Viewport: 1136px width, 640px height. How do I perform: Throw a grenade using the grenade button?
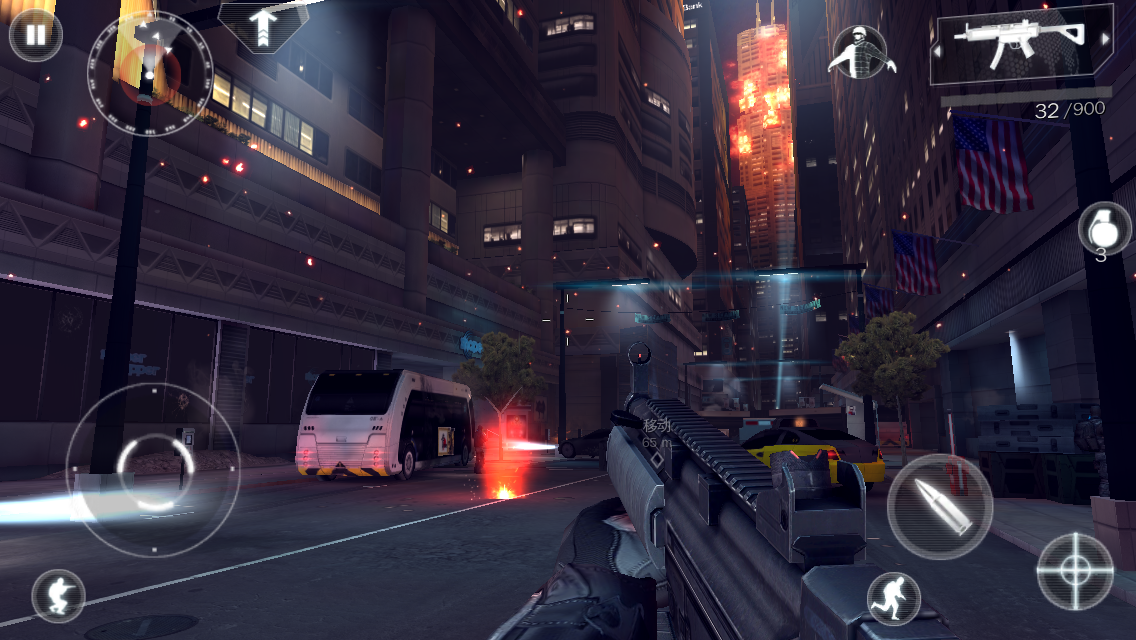(x=1103, y=227)
